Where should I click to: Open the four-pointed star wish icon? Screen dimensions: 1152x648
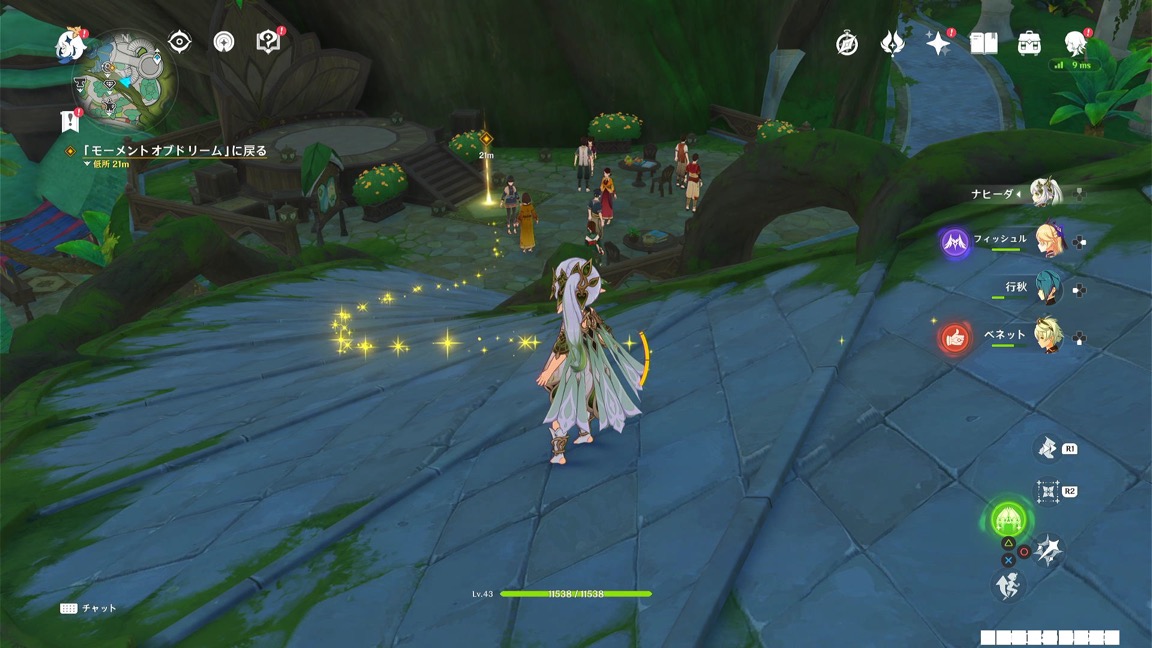[938, 44]
